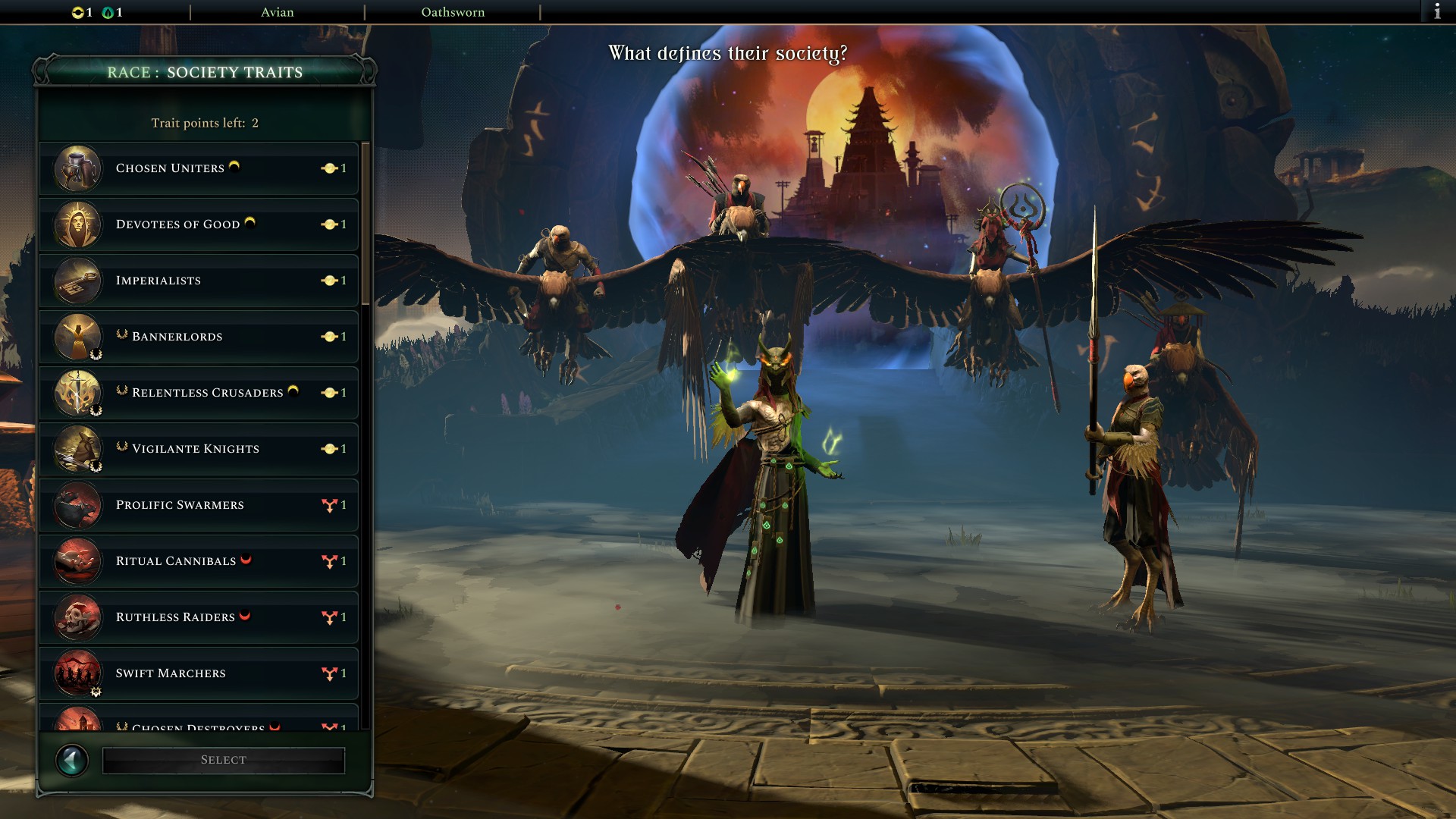The image size is (1456, 819).
Task: Click the Prolific Swarmers trait icon
Action: click(77, 505)
